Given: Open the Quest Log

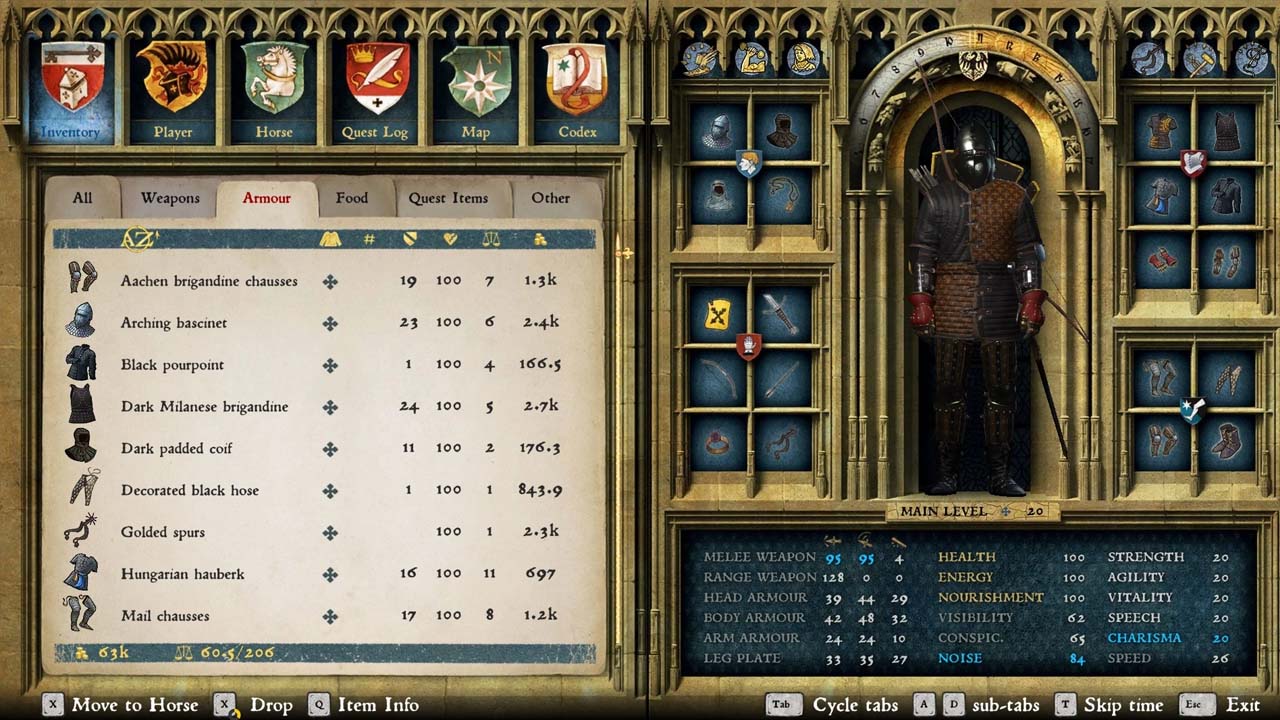Looking at the screenshot, I should pos(374,90).
